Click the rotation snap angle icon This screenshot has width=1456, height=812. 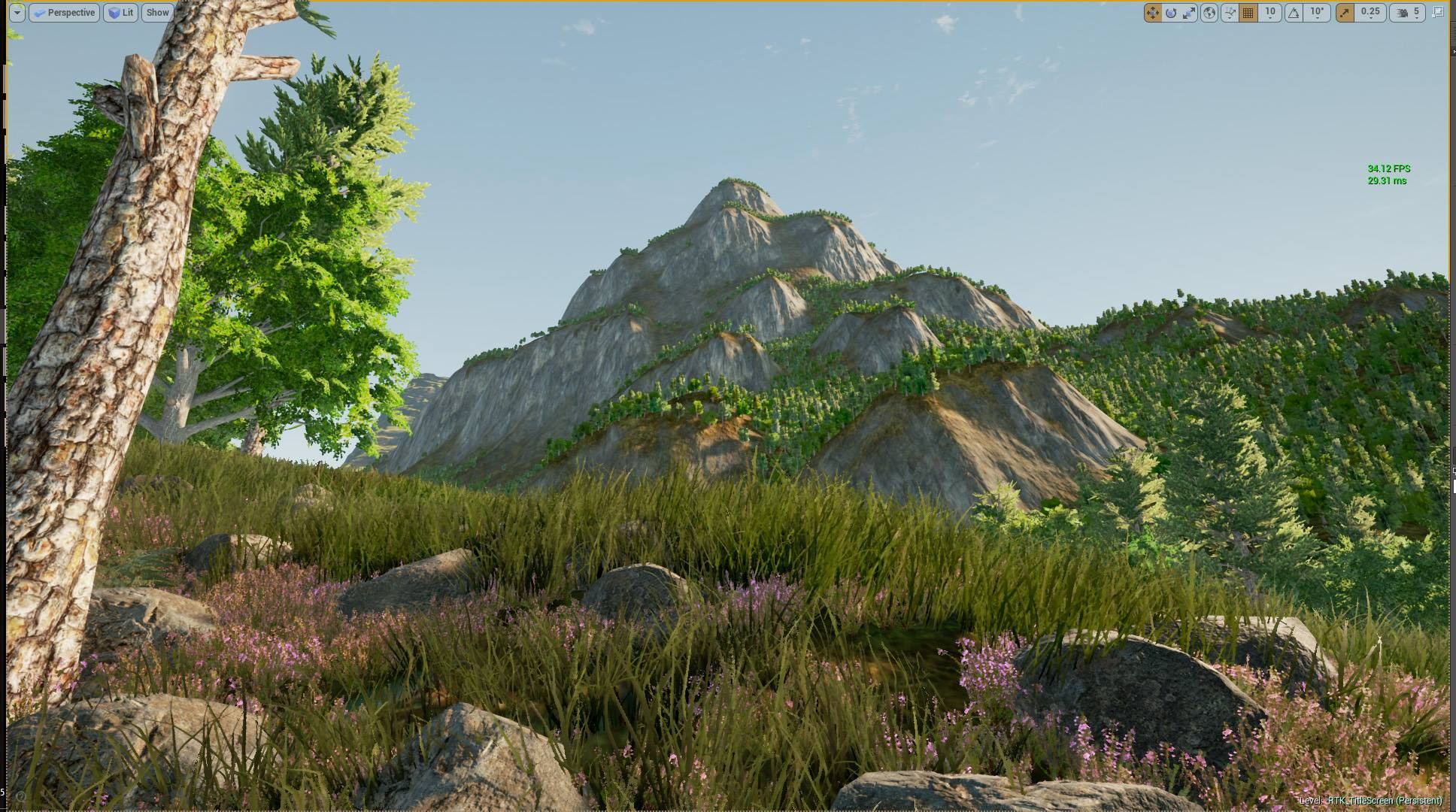pos(1295,12)
